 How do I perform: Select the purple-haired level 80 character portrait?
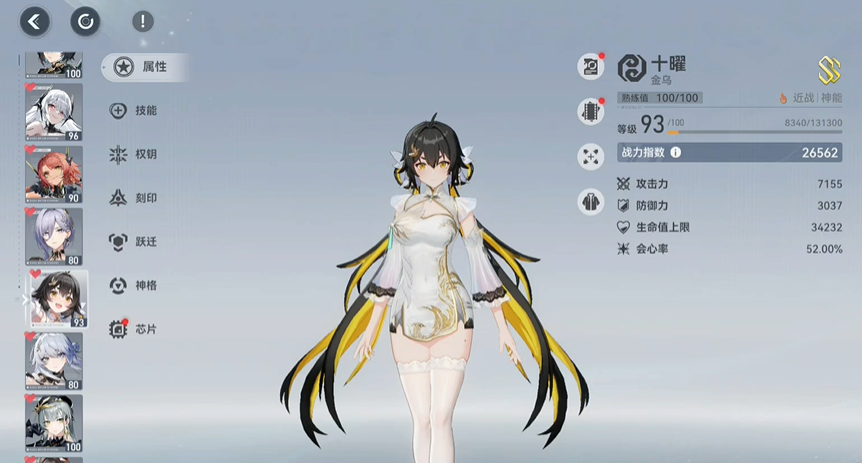tap(54, 237)
